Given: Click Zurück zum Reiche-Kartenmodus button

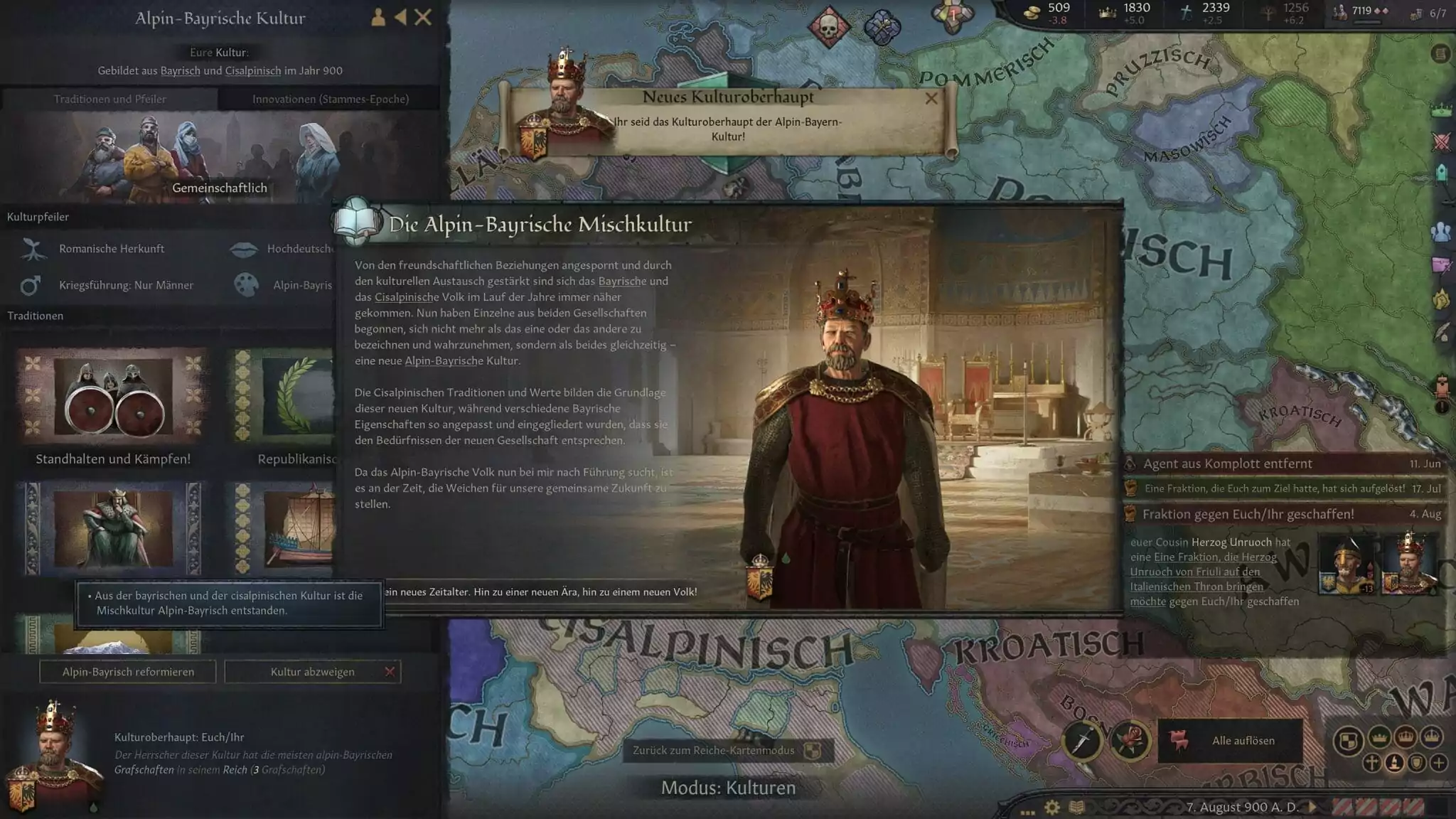Looking at the screenshot, I should [727, 751].
